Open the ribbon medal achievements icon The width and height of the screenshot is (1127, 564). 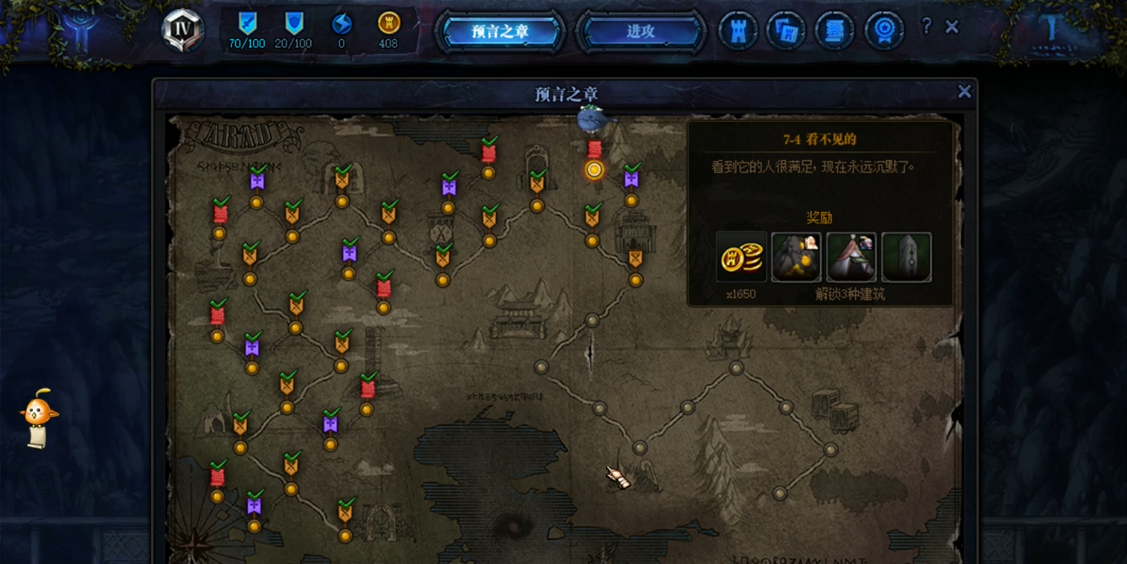[x=883, y=31]
